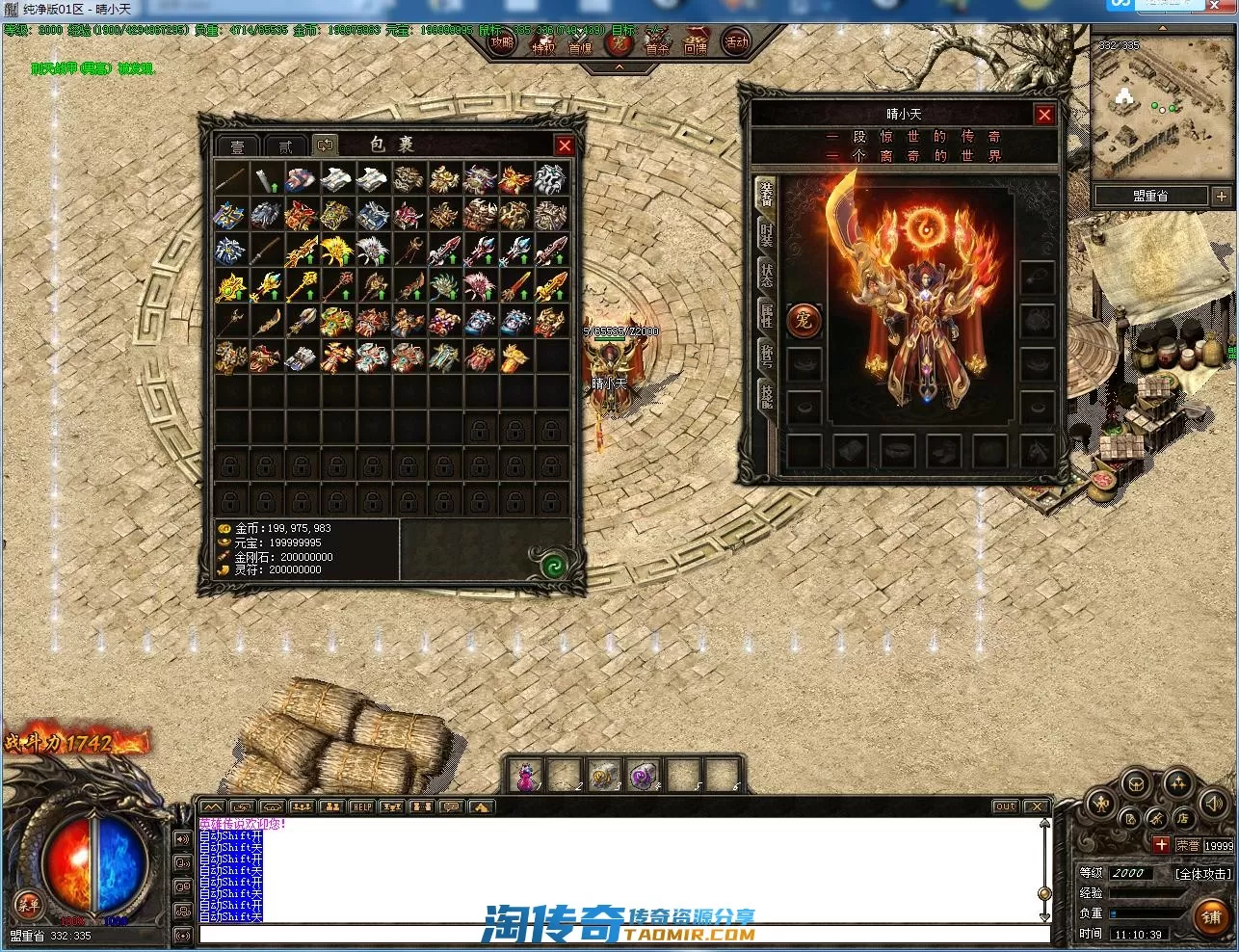The image size is (1239, 952).
Task: Show the 属性 attributes tab
Action: 766,315
